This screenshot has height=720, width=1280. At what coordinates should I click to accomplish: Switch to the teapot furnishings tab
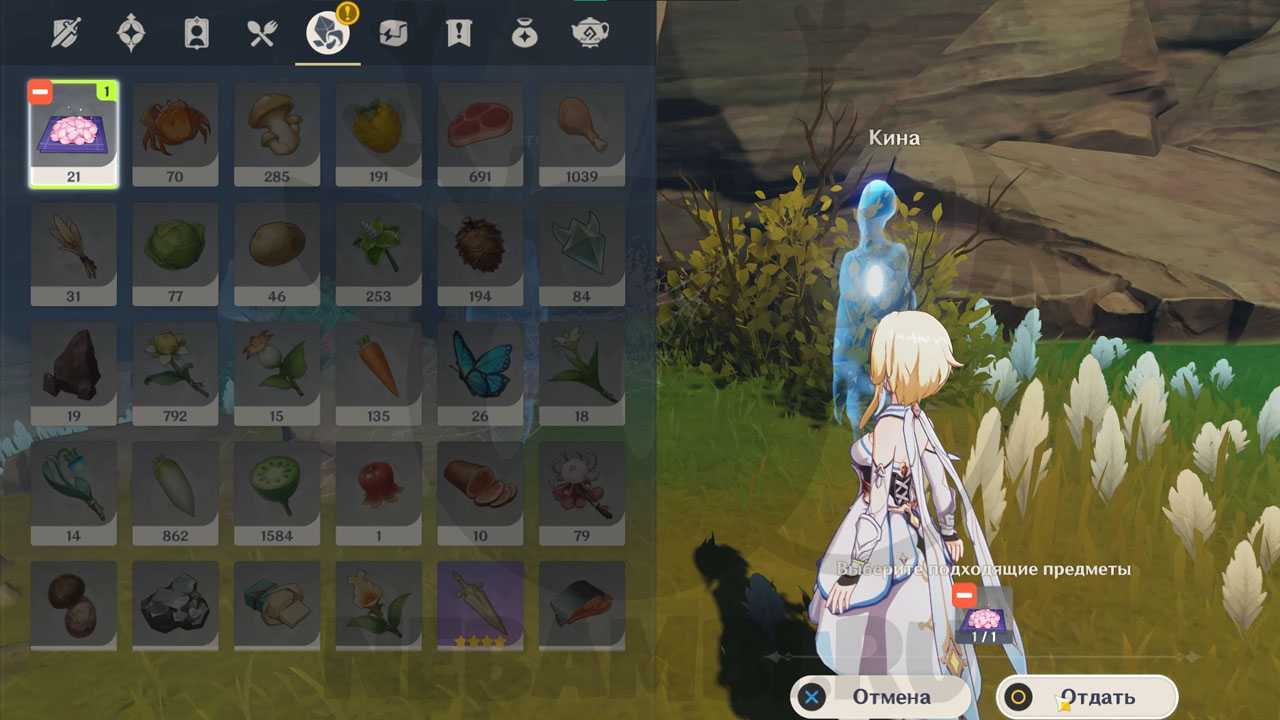pyautogui.click(x=589, y=34)
